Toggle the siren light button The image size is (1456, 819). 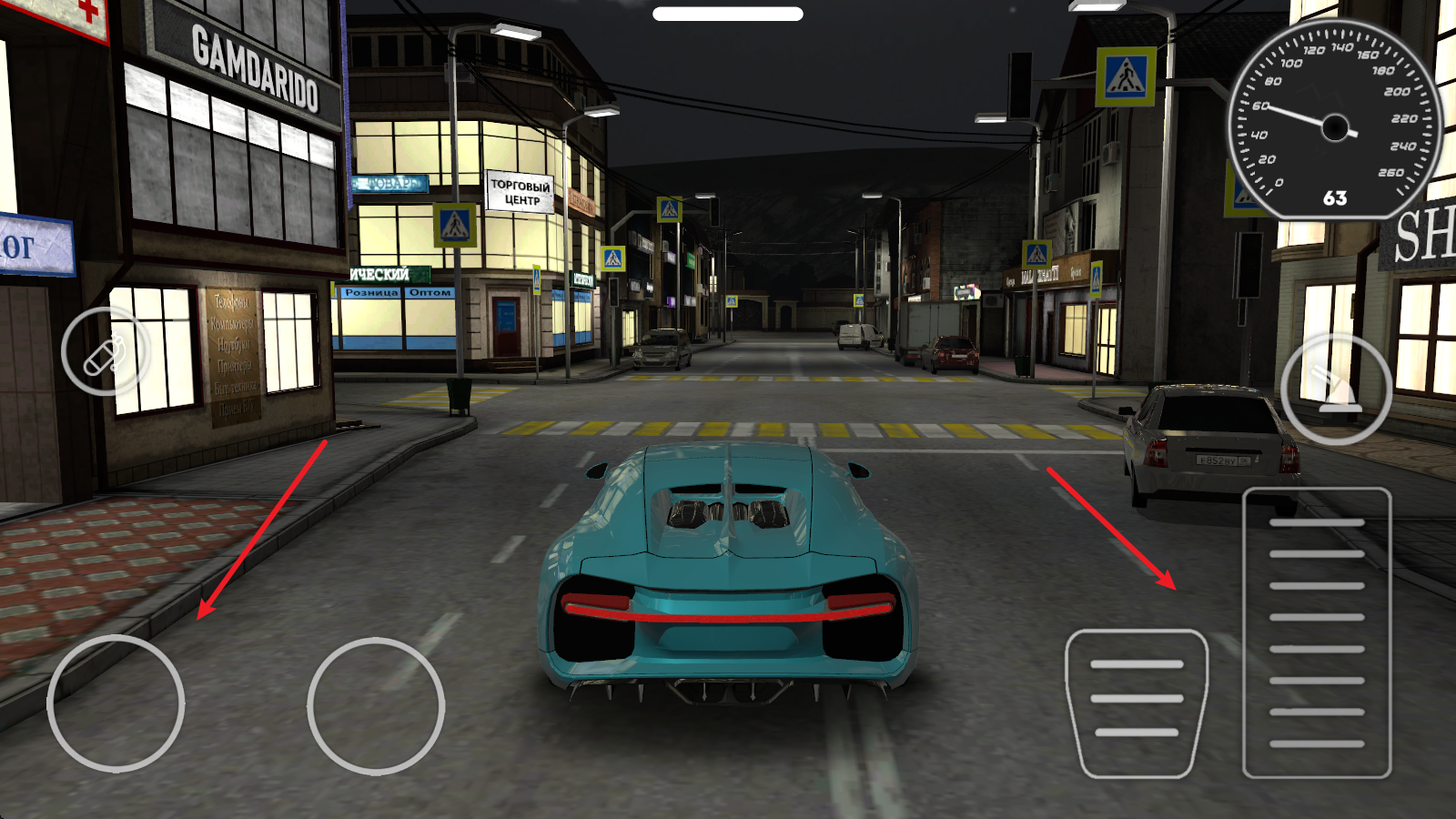tap(1335, 389)
